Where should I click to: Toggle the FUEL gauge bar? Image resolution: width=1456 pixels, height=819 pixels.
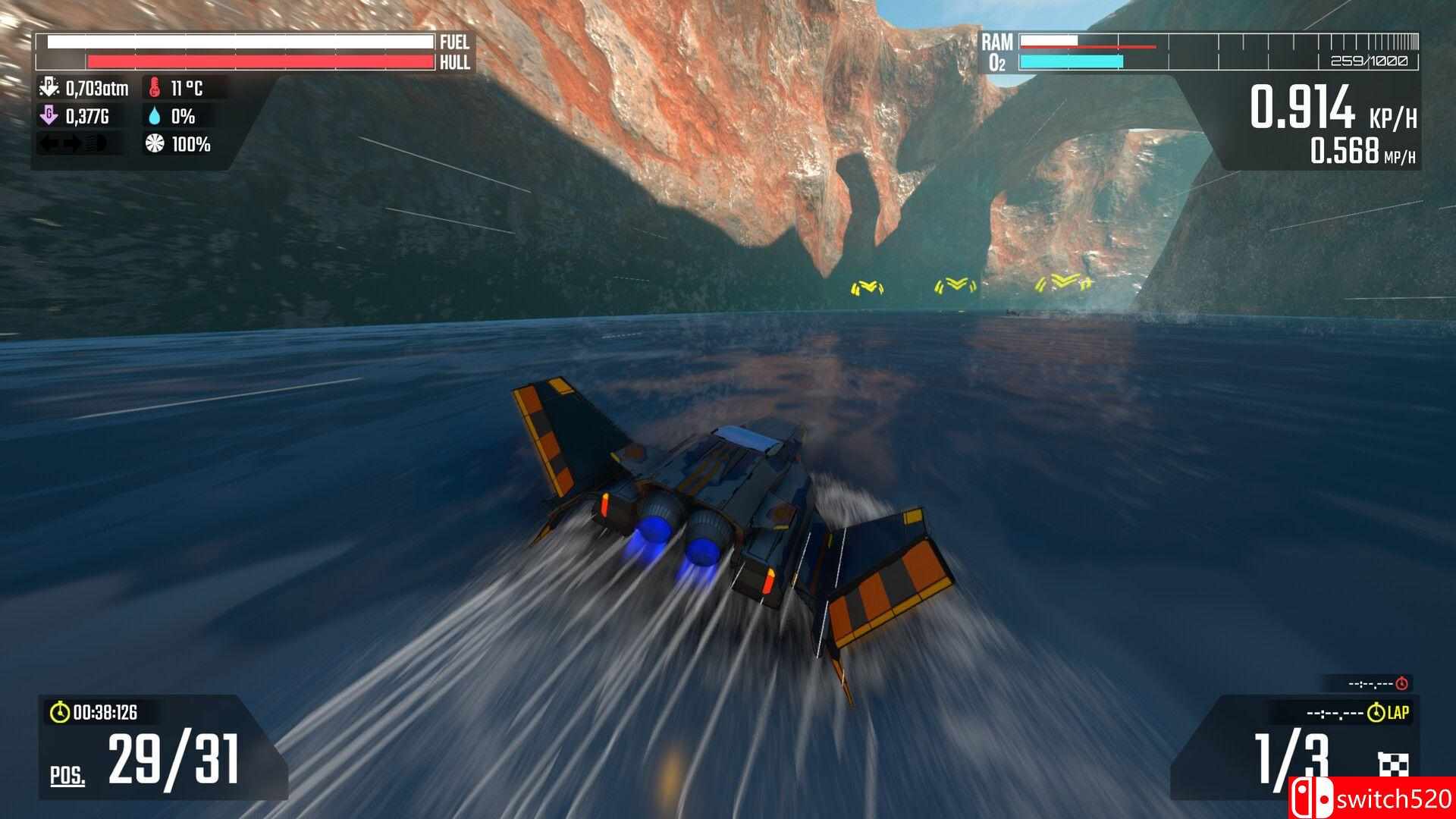coord(235,42)
